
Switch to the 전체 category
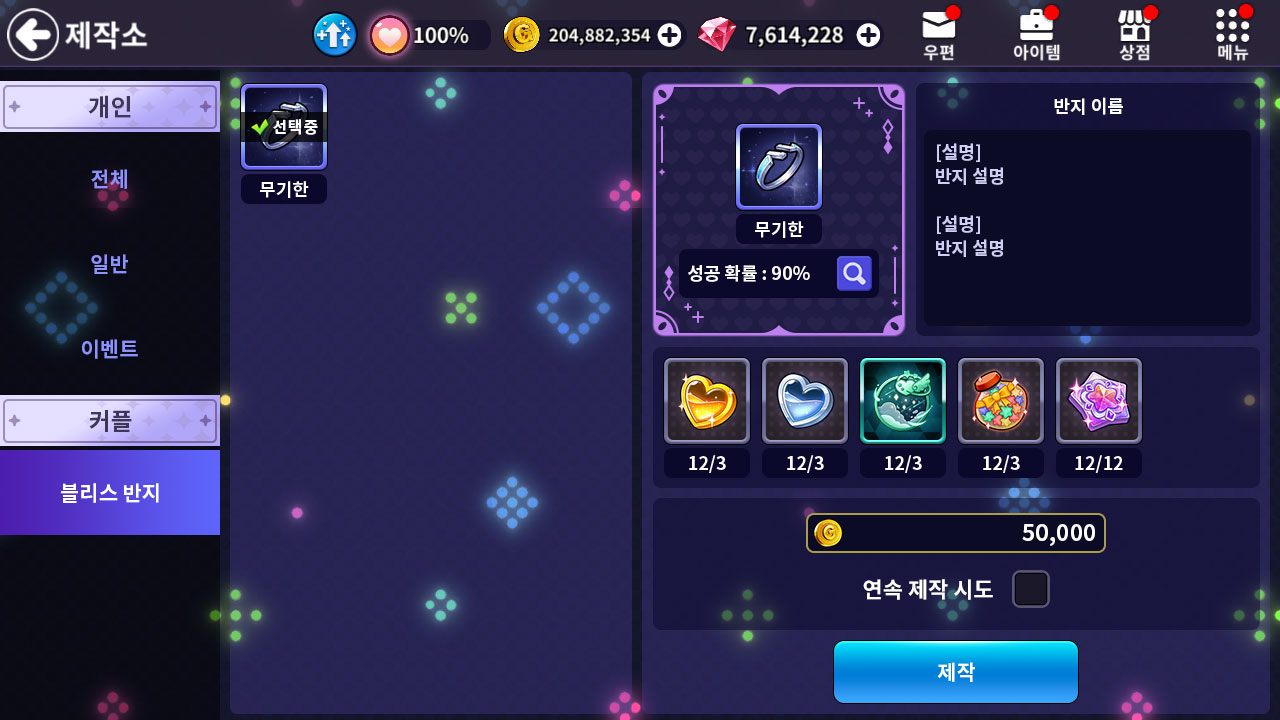[110, 179]
